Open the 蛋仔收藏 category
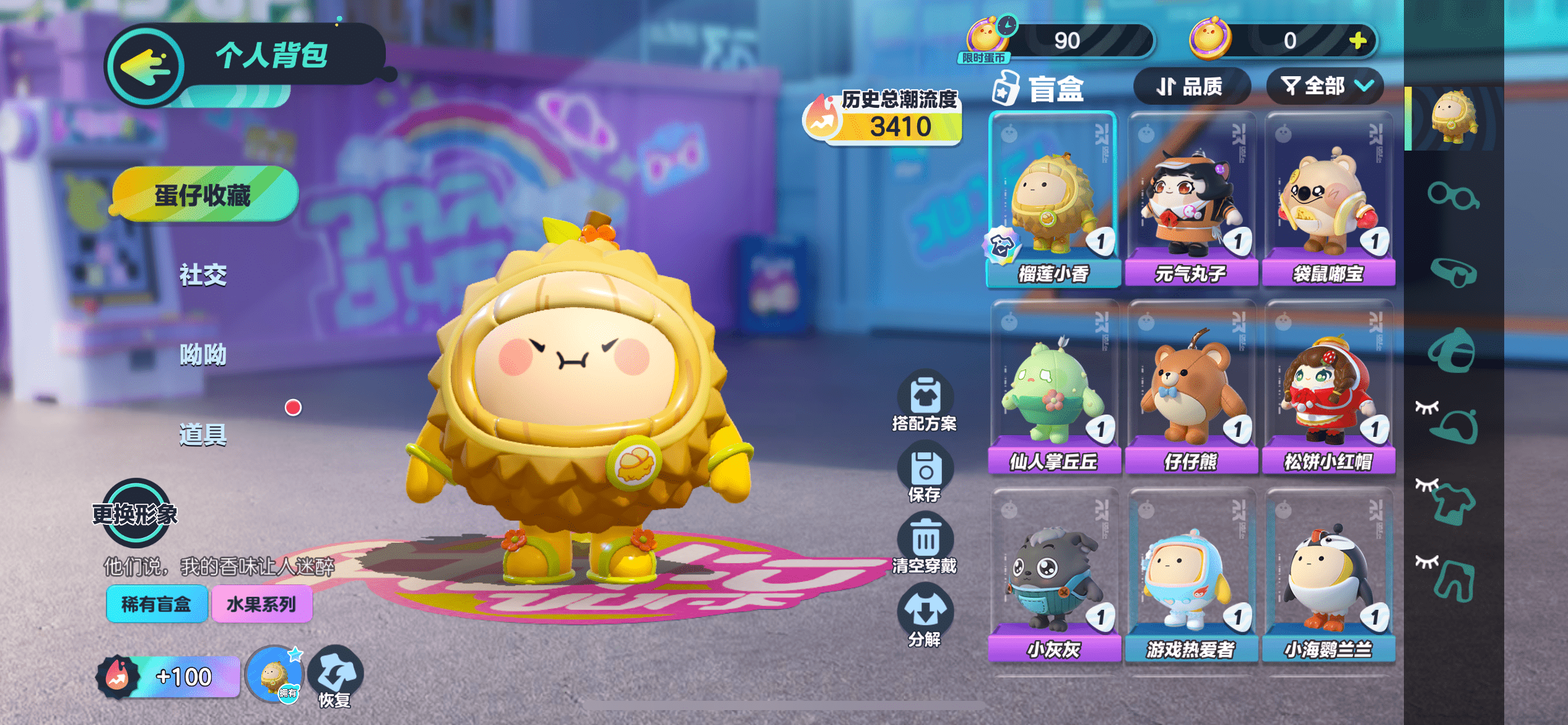Image resolution: width=1568 pixels, height=725 pixels. pos(203,195)
